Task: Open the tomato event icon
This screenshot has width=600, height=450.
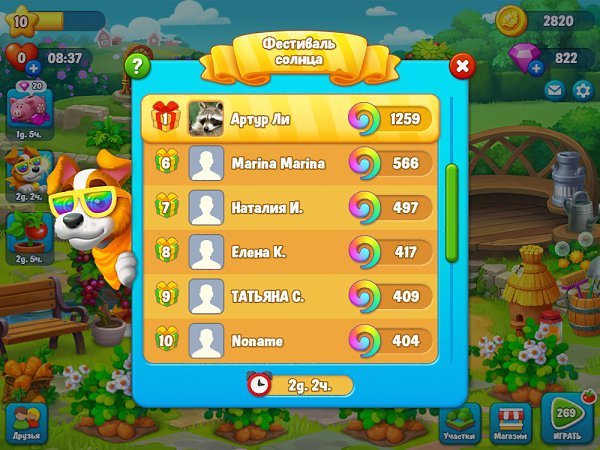Action: [24, 236]
